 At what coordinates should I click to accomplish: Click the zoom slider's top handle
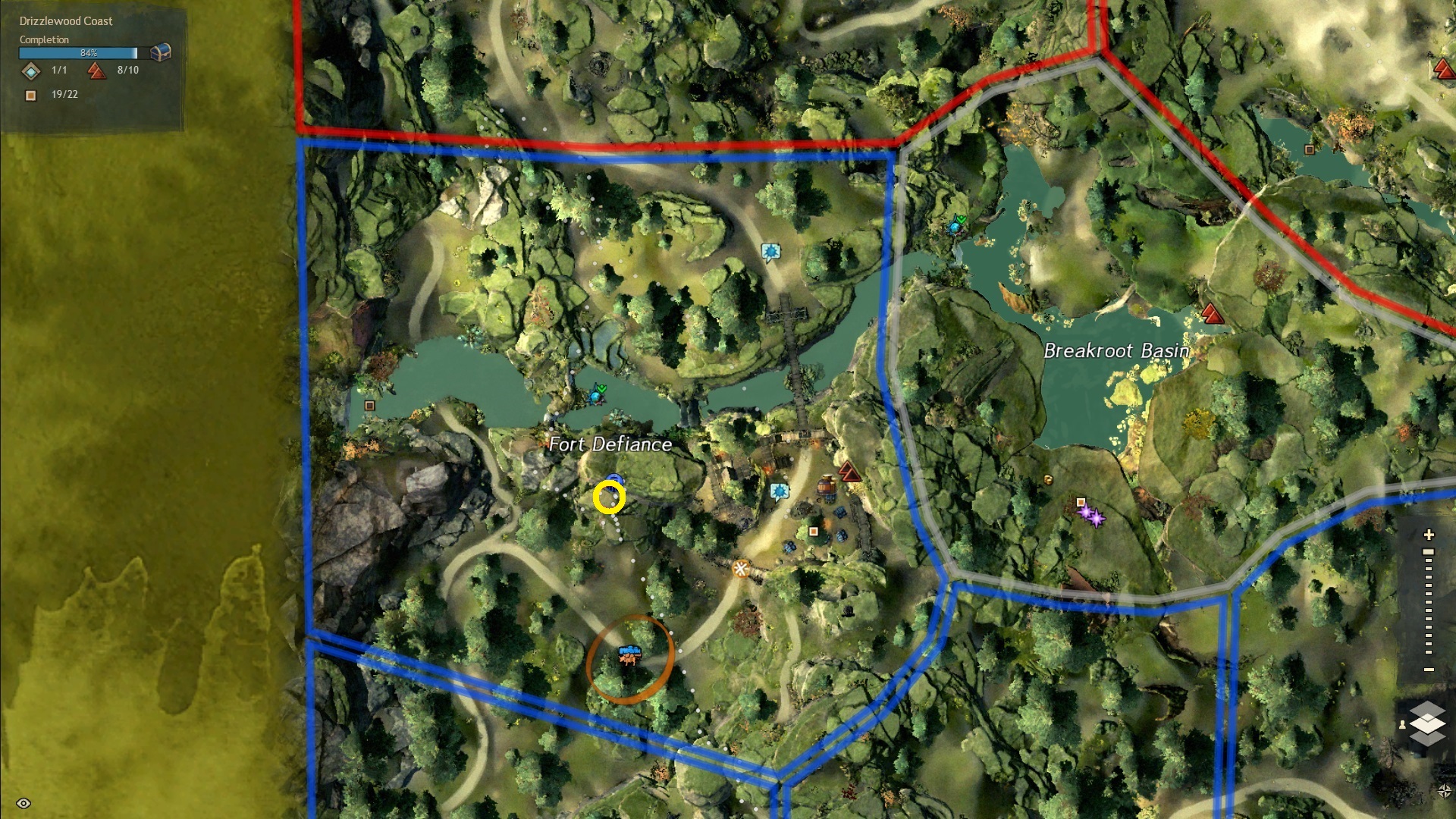pyautogui.click(x=1429, y=552)
